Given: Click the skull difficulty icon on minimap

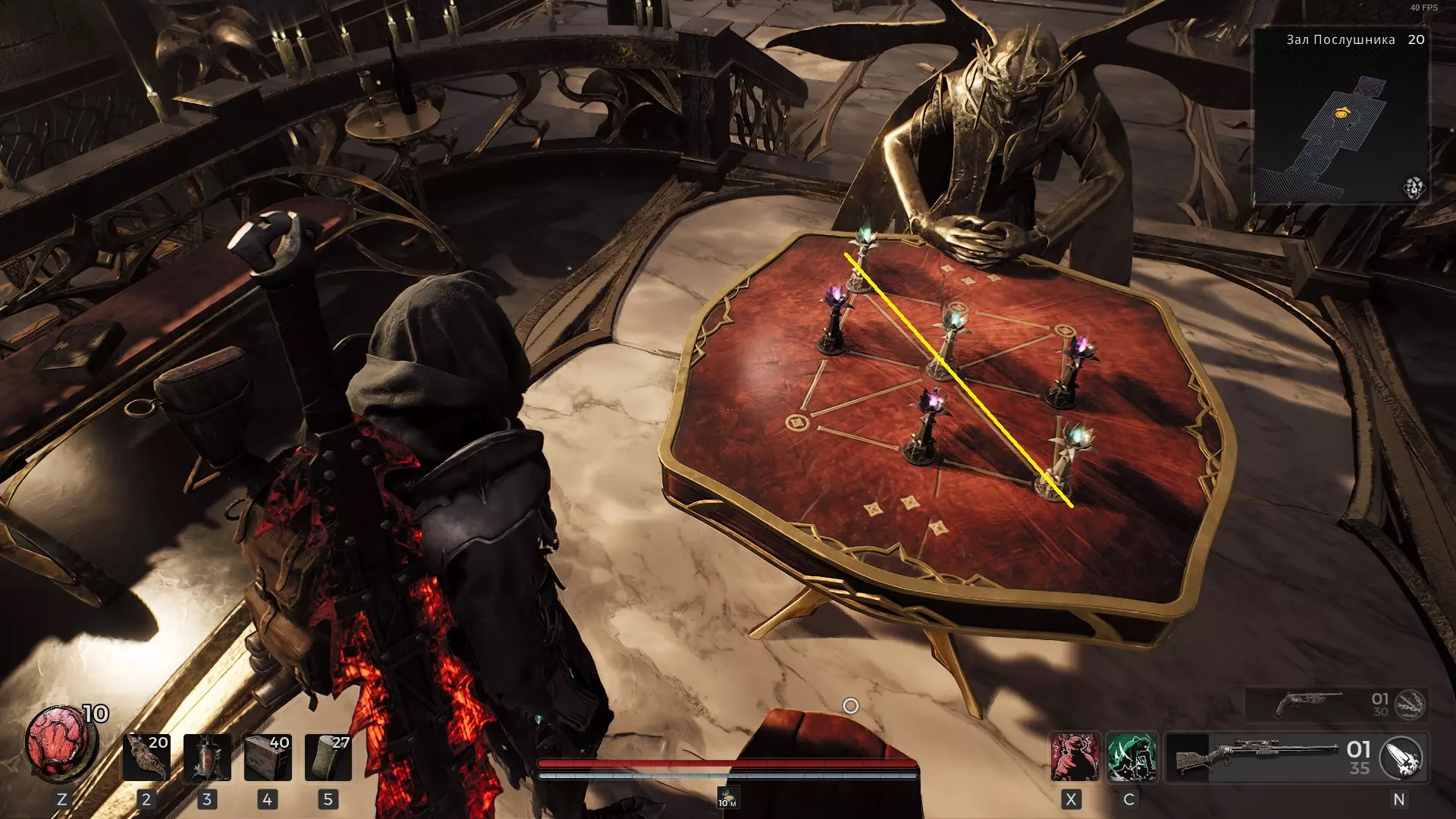Looking at the screenshot, I should (x=1414, y=187).
